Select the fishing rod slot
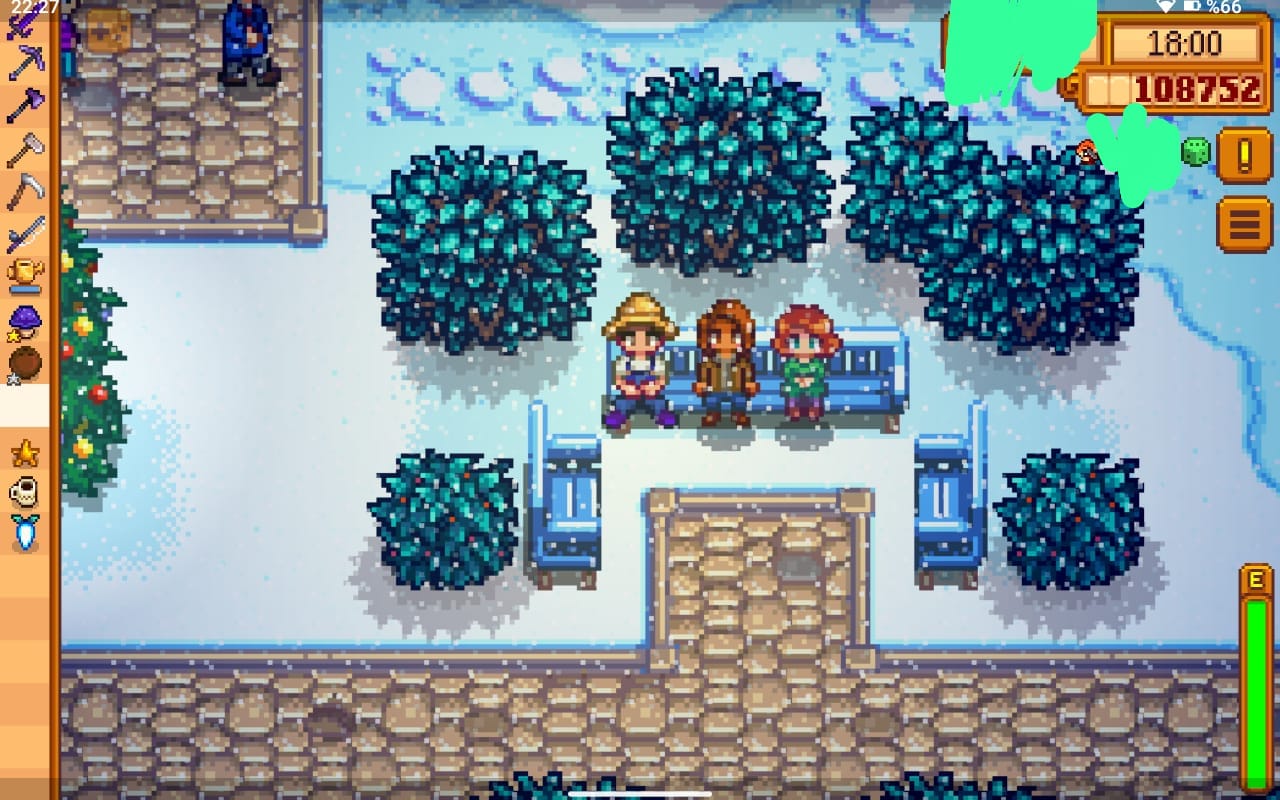This screenshot has height=800, width=1280. [24, 234]
